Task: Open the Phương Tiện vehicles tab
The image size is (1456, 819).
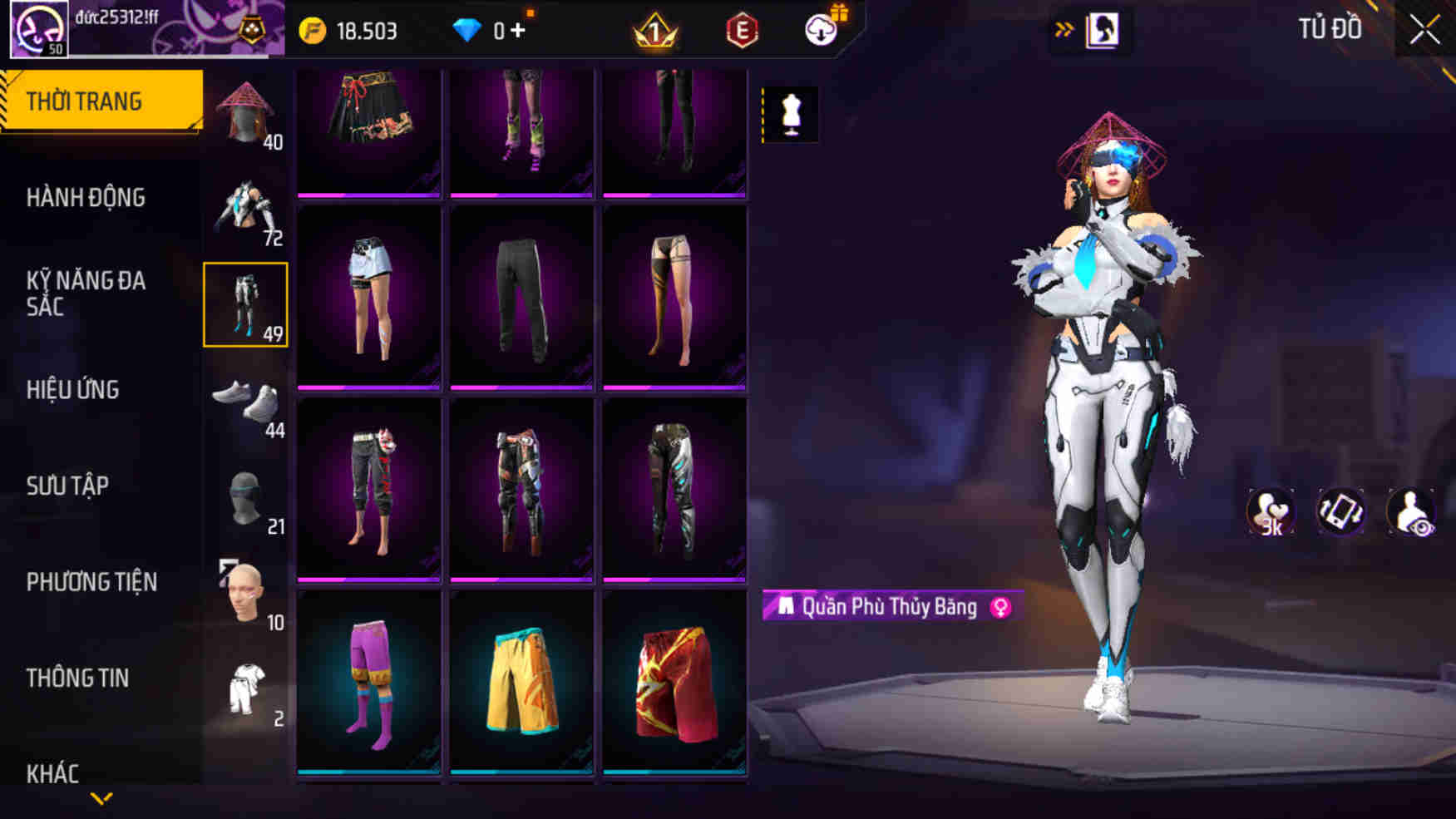Action: [91, 582]
